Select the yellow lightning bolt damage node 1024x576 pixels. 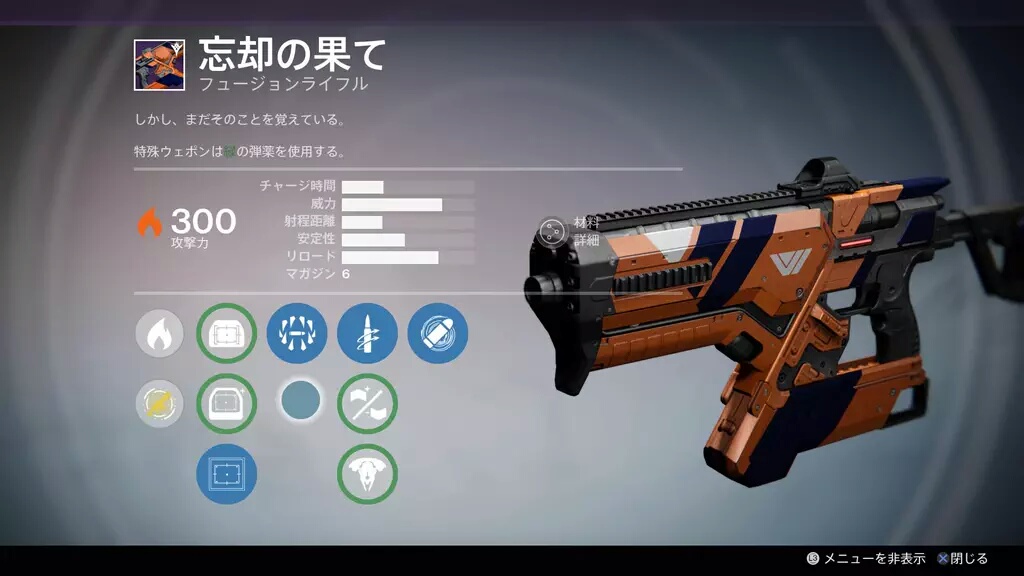(x=158, y=403)
